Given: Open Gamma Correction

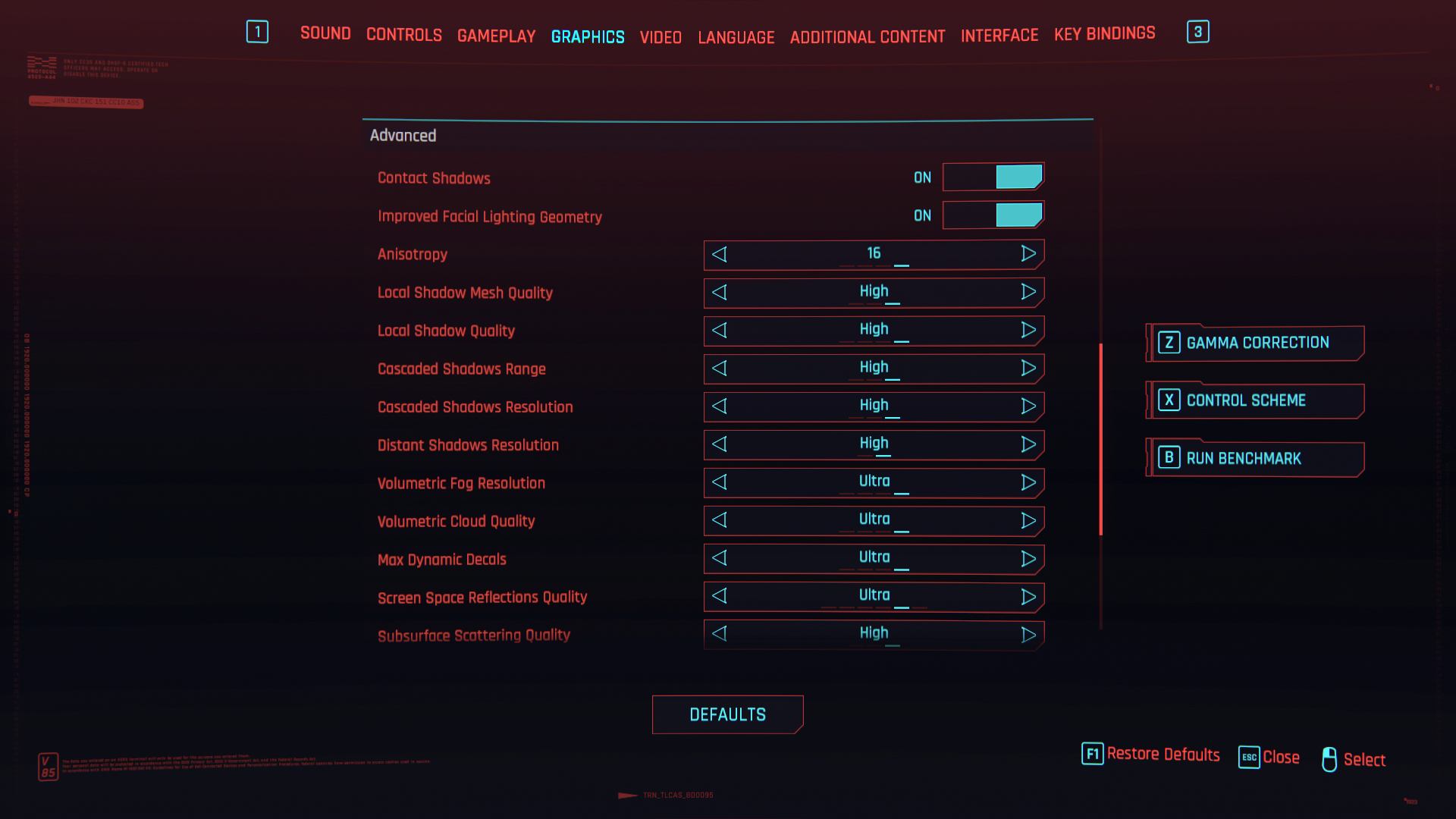Looking at the screenshot, I should click(1256, 343).
